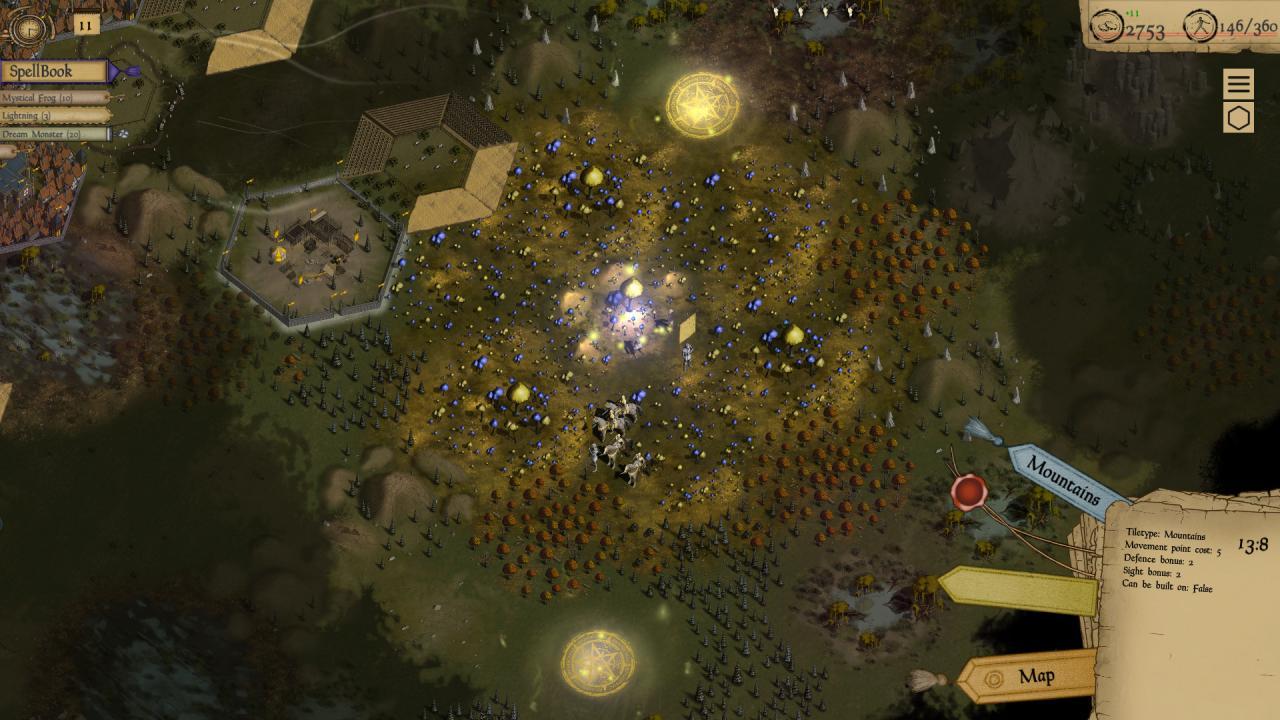Click the circular emblem on the Map bookmark
The width and height of the screenshot is (1280, 720).
pos(994,676)
